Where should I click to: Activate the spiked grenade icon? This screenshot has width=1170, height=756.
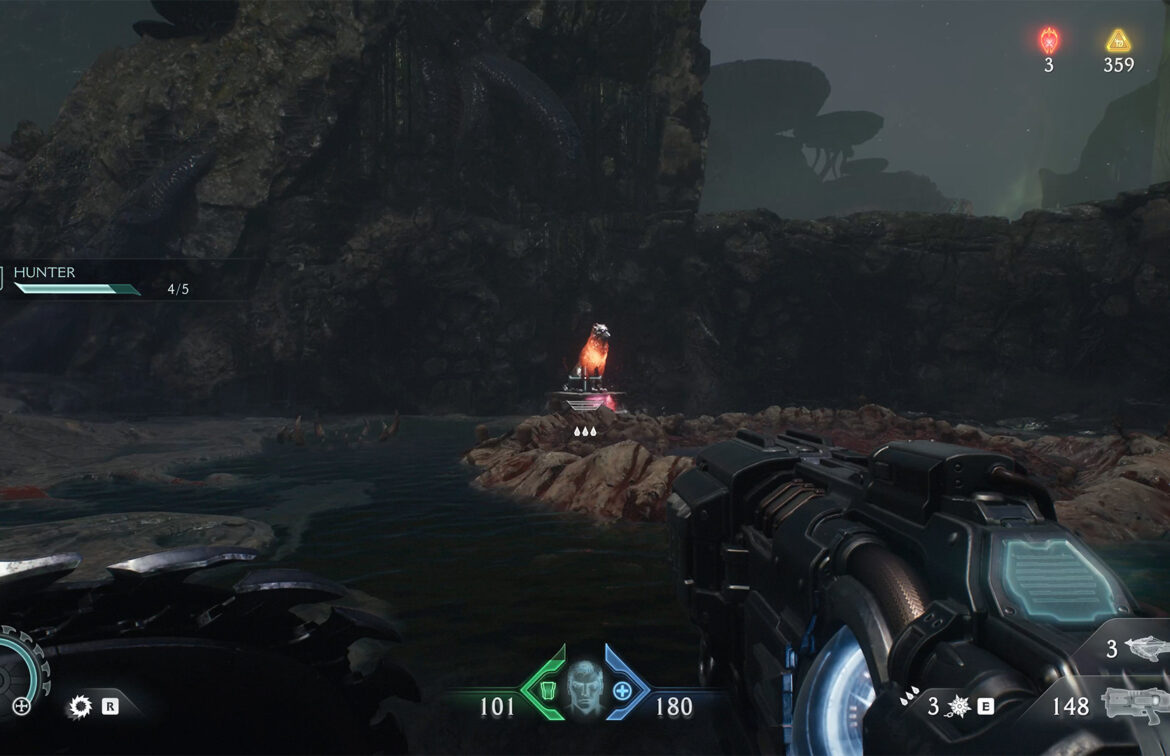click(x=958, y=706)
